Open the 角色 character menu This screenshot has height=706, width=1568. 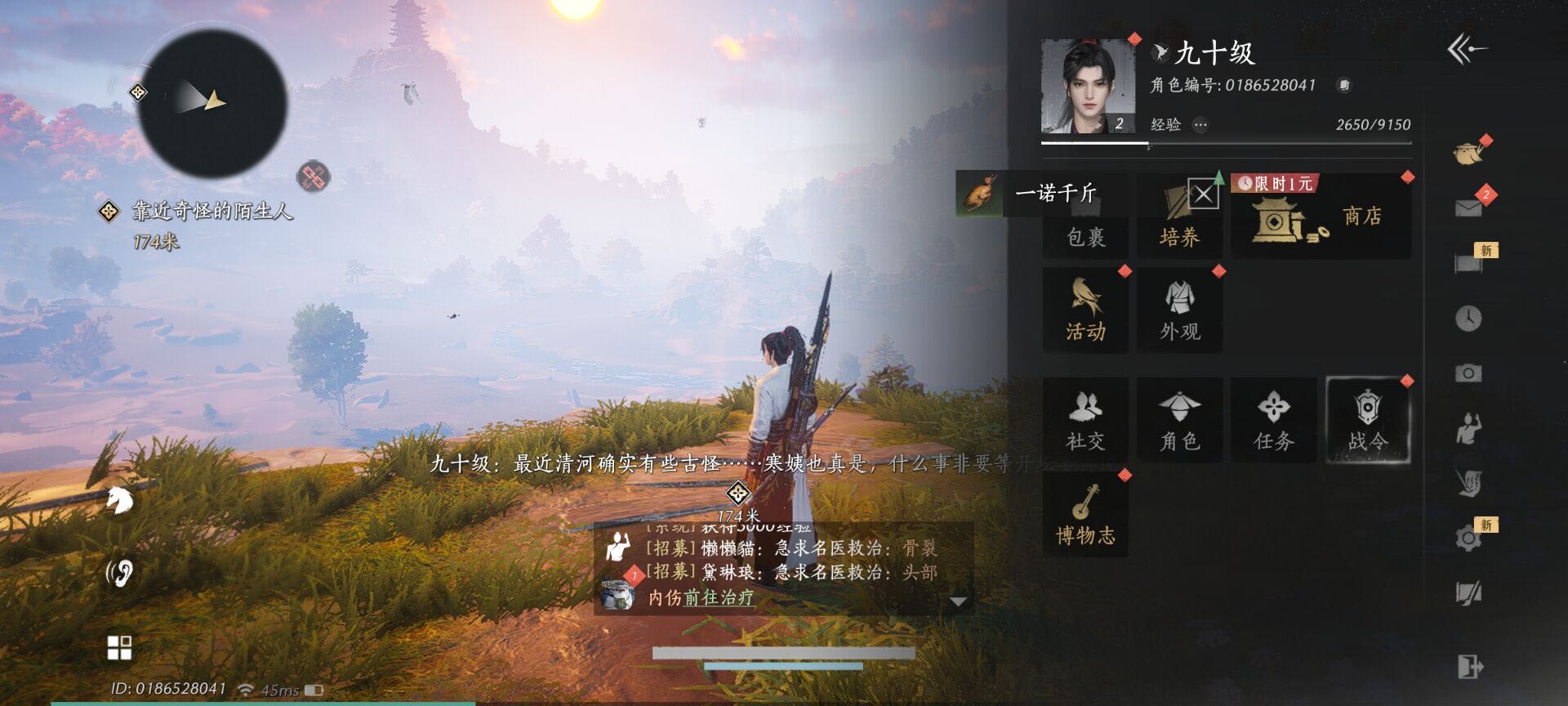1179,420
